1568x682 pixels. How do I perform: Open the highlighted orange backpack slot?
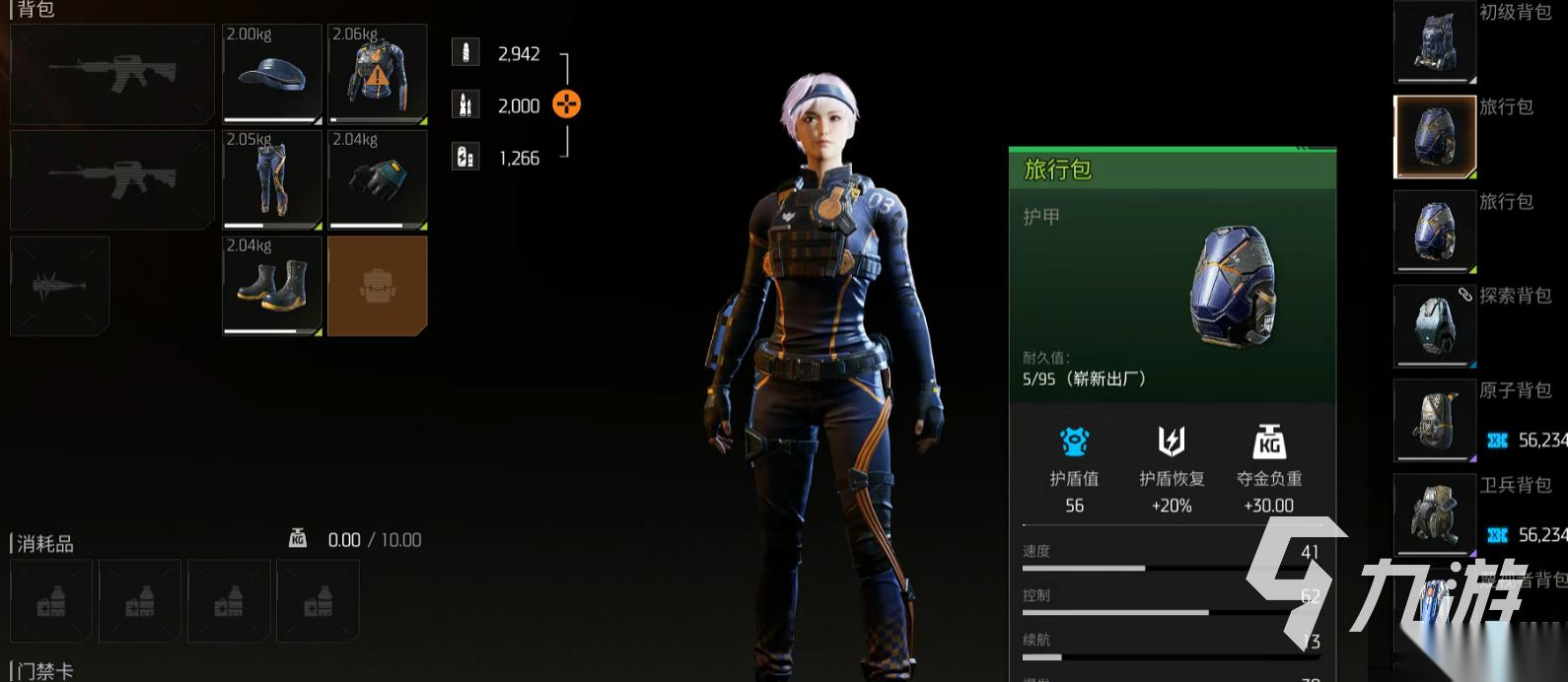(378, 286)
